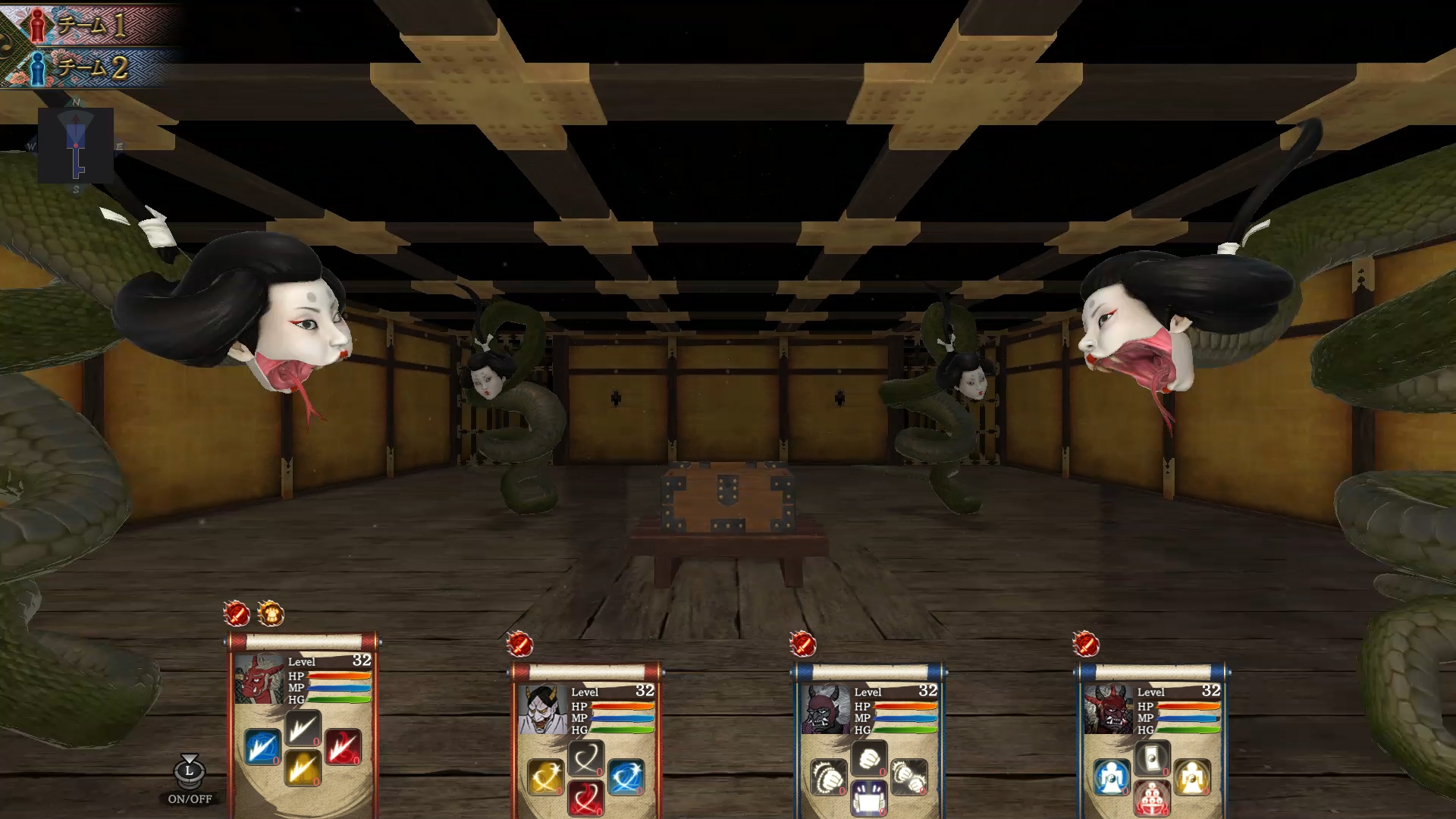The width and height of the screenshot is (1456, 819).
Task: Pick the blue whirl skill icon on second panel
Action: (626, 777)
